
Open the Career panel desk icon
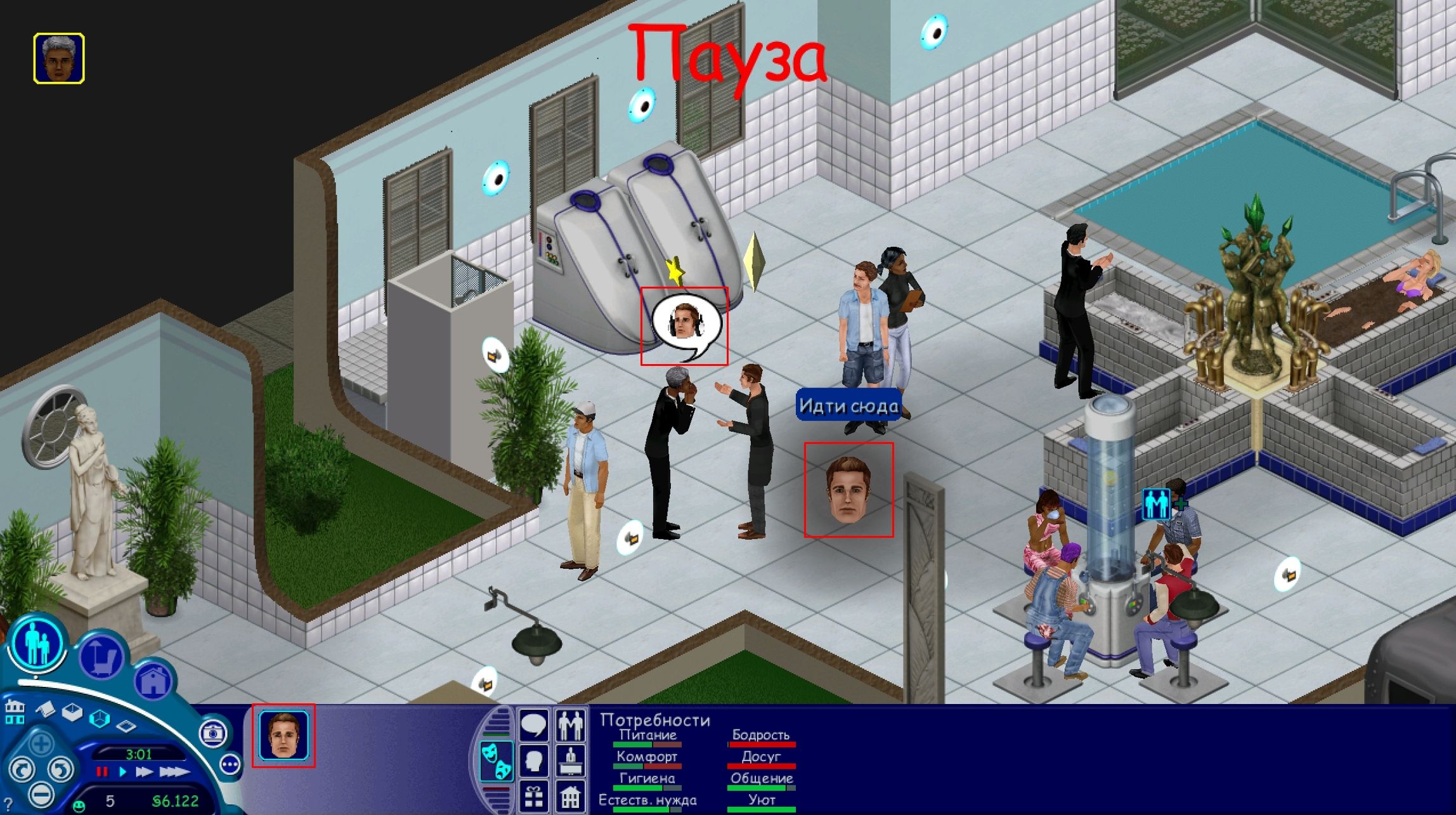[x=571, y=761]
